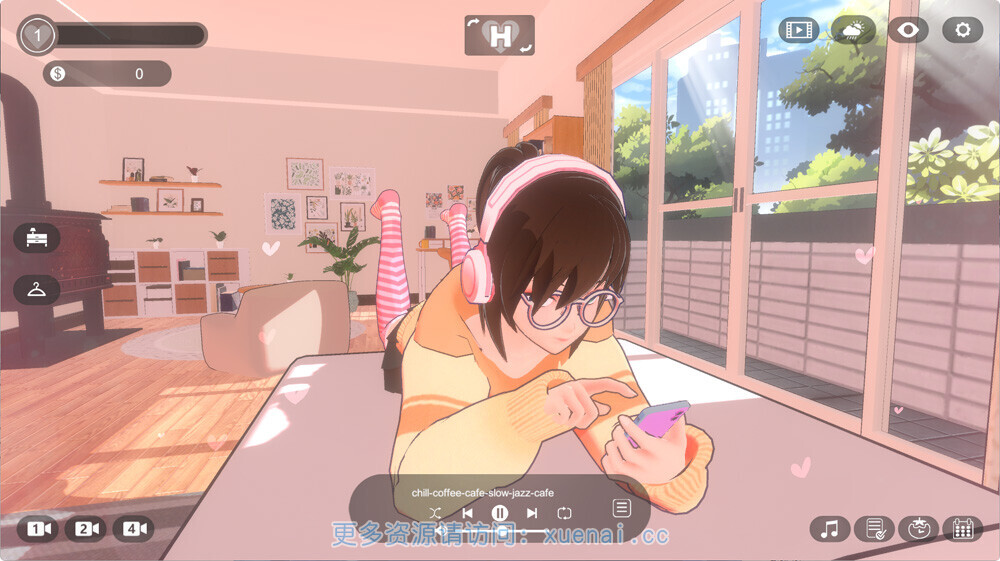
Task: Open the to-do checklist
Action: click(x=875, y=529)
